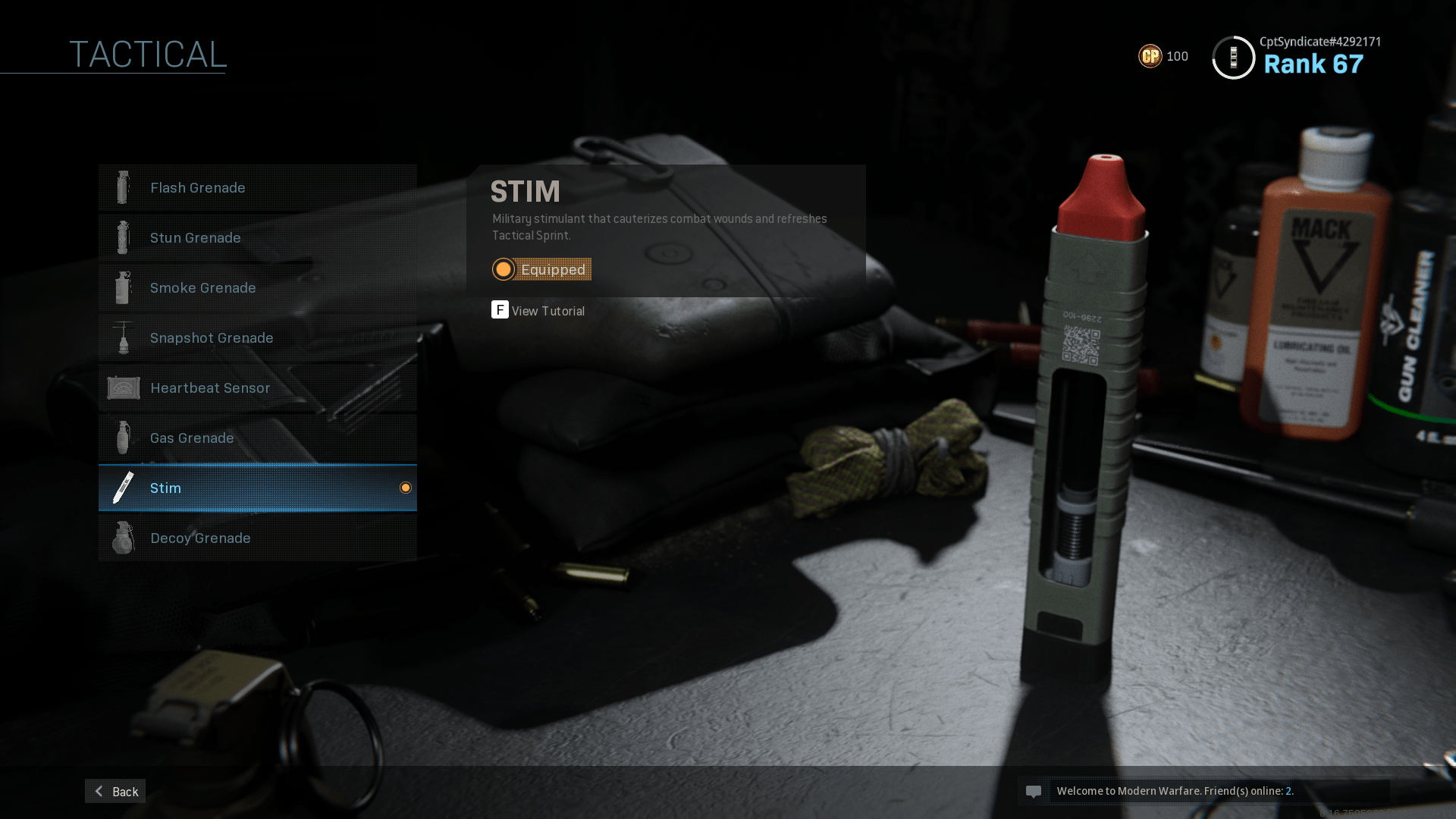Viewport: 1456px width, 819px height.
Task: Open View Tutorial for Stim
Action: click(x=538, y=310)
